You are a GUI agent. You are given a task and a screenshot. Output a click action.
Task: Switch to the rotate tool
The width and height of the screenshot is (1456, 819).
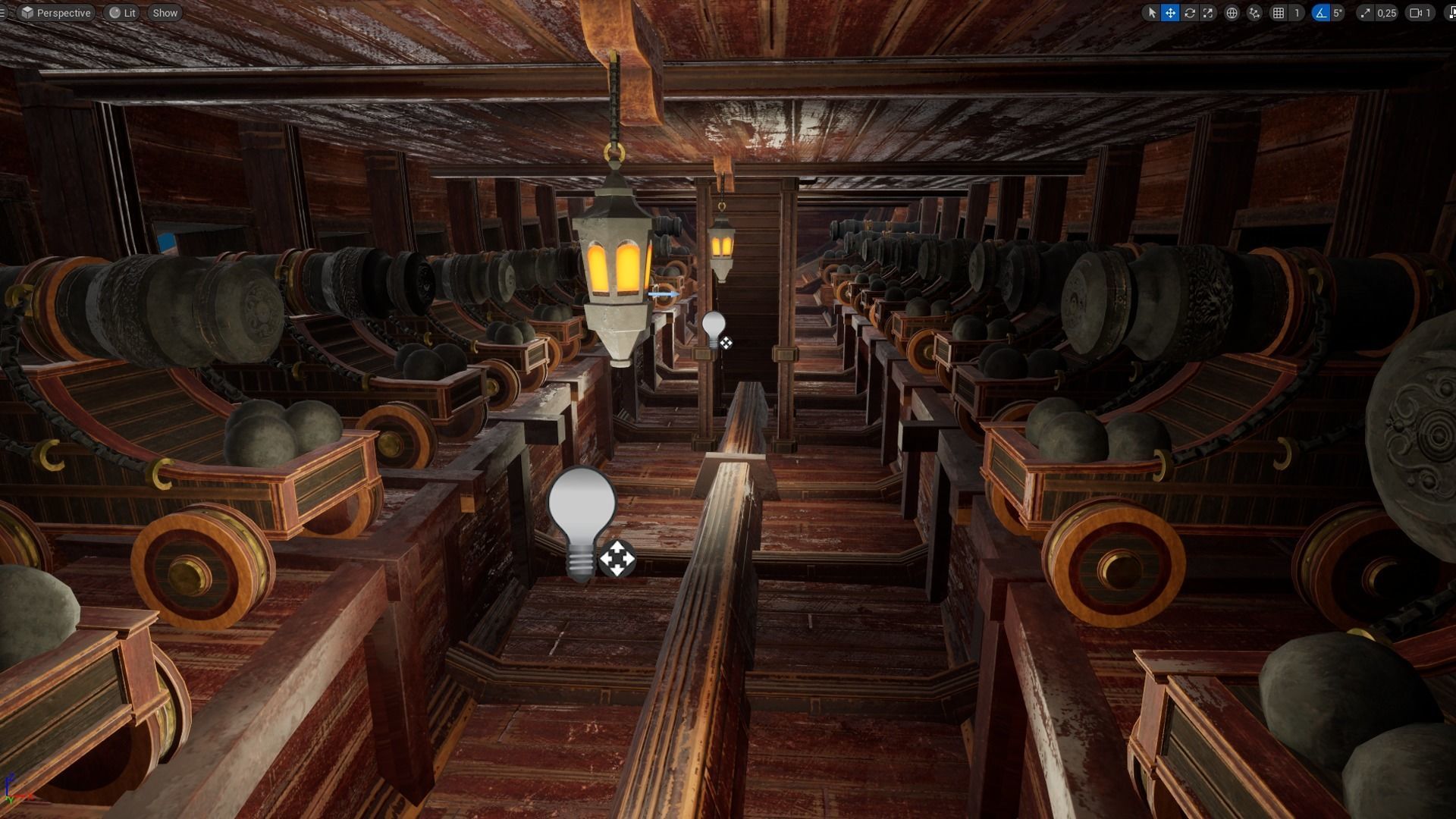click(1189, 13)
